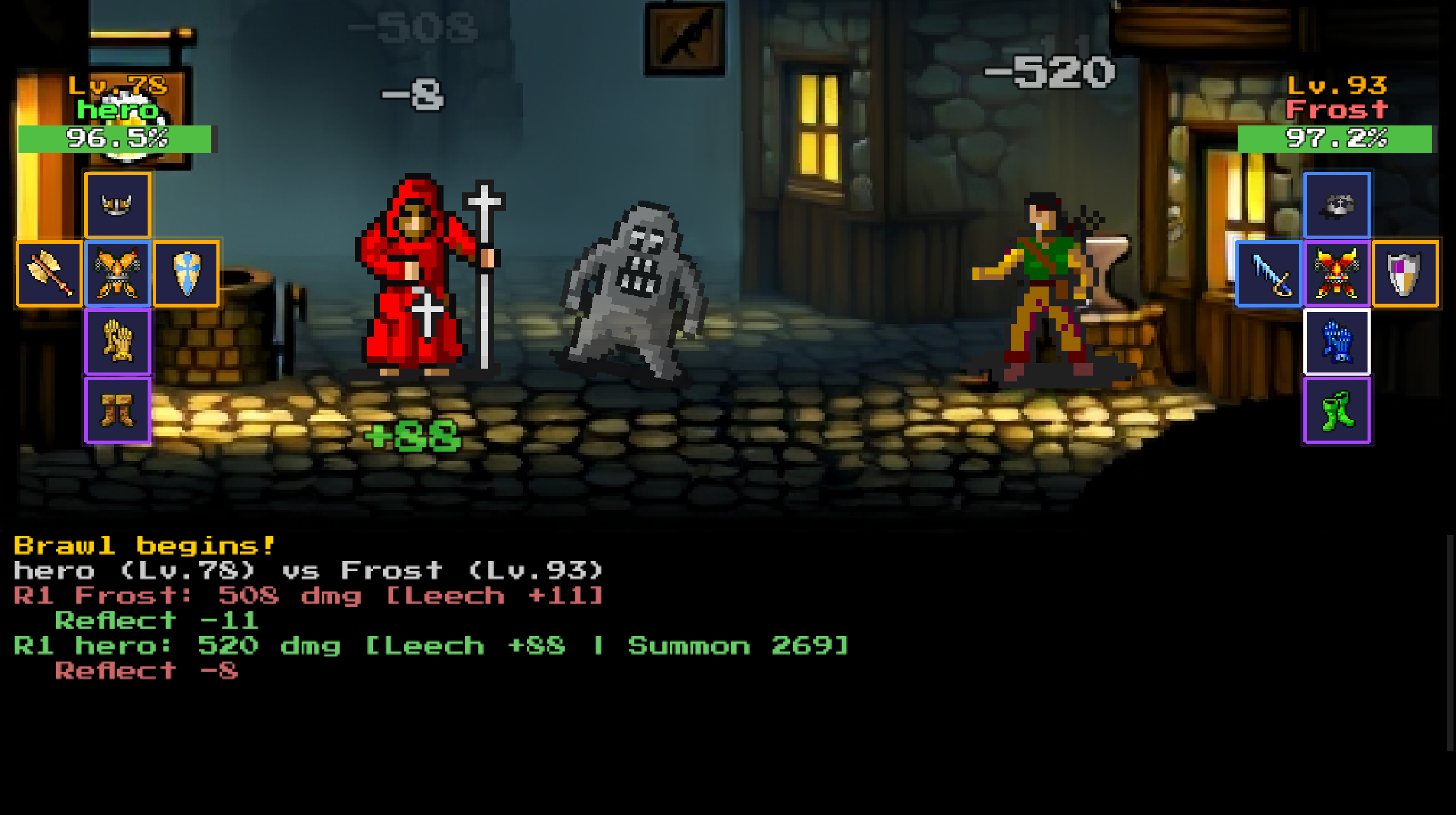This screenshot has height=815, width=1456.
Task: Click Frost's red flame chest armor
Action: tap(1336, 274)
